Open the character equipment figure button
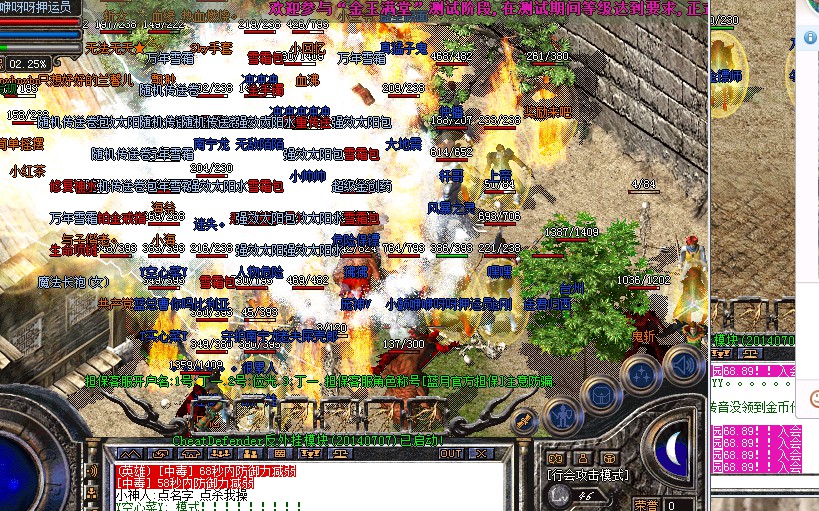The width and height of the screenshot is (819, 511). tap(563, 414)
